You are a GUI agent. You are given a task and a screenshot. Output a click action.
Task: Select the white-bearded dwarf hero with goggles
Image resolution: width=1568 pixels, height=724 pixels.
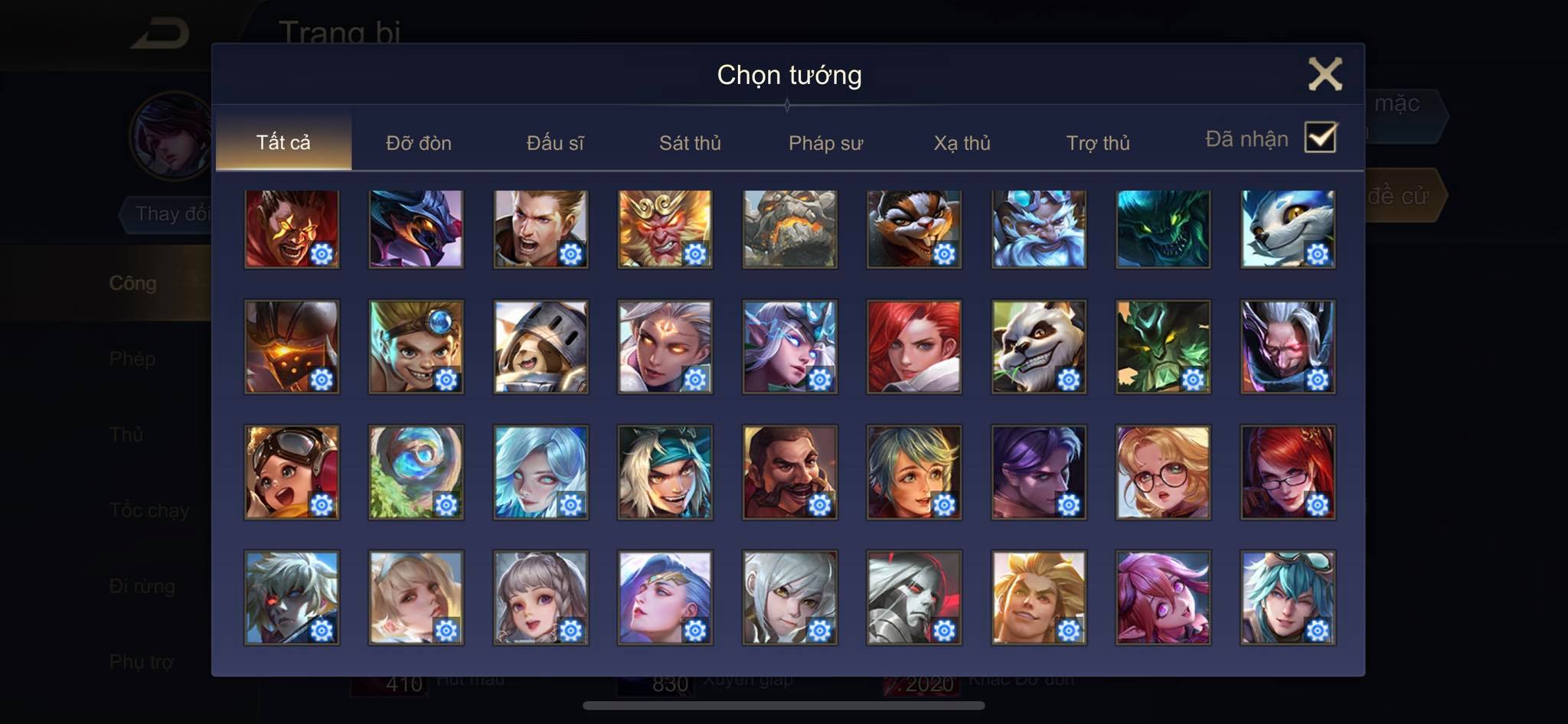pos(1038,229)
